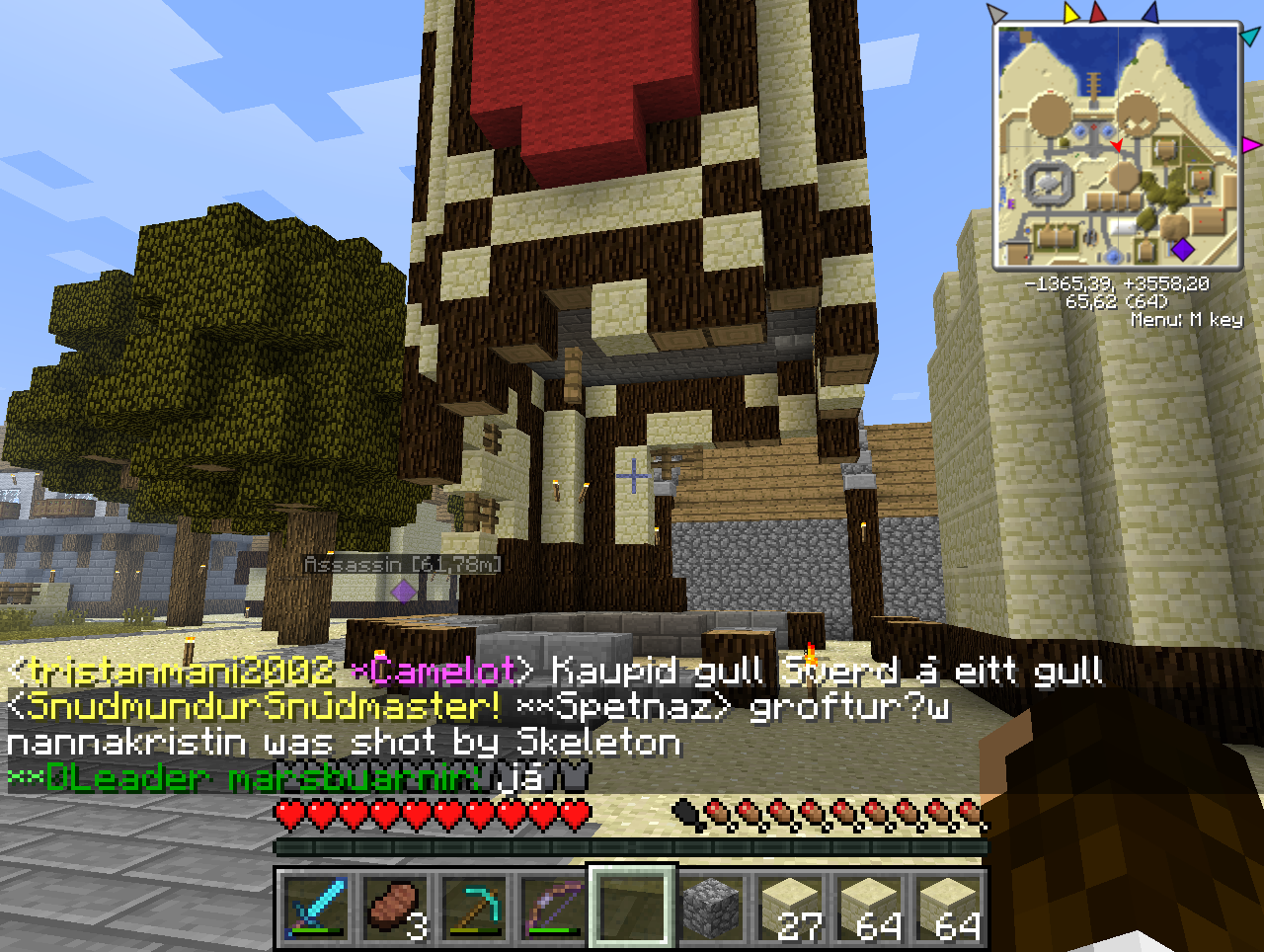The image size is (1264, 952).
Task: Click the magenta triangle marker beside the minimap
Action: (1251, 145)
